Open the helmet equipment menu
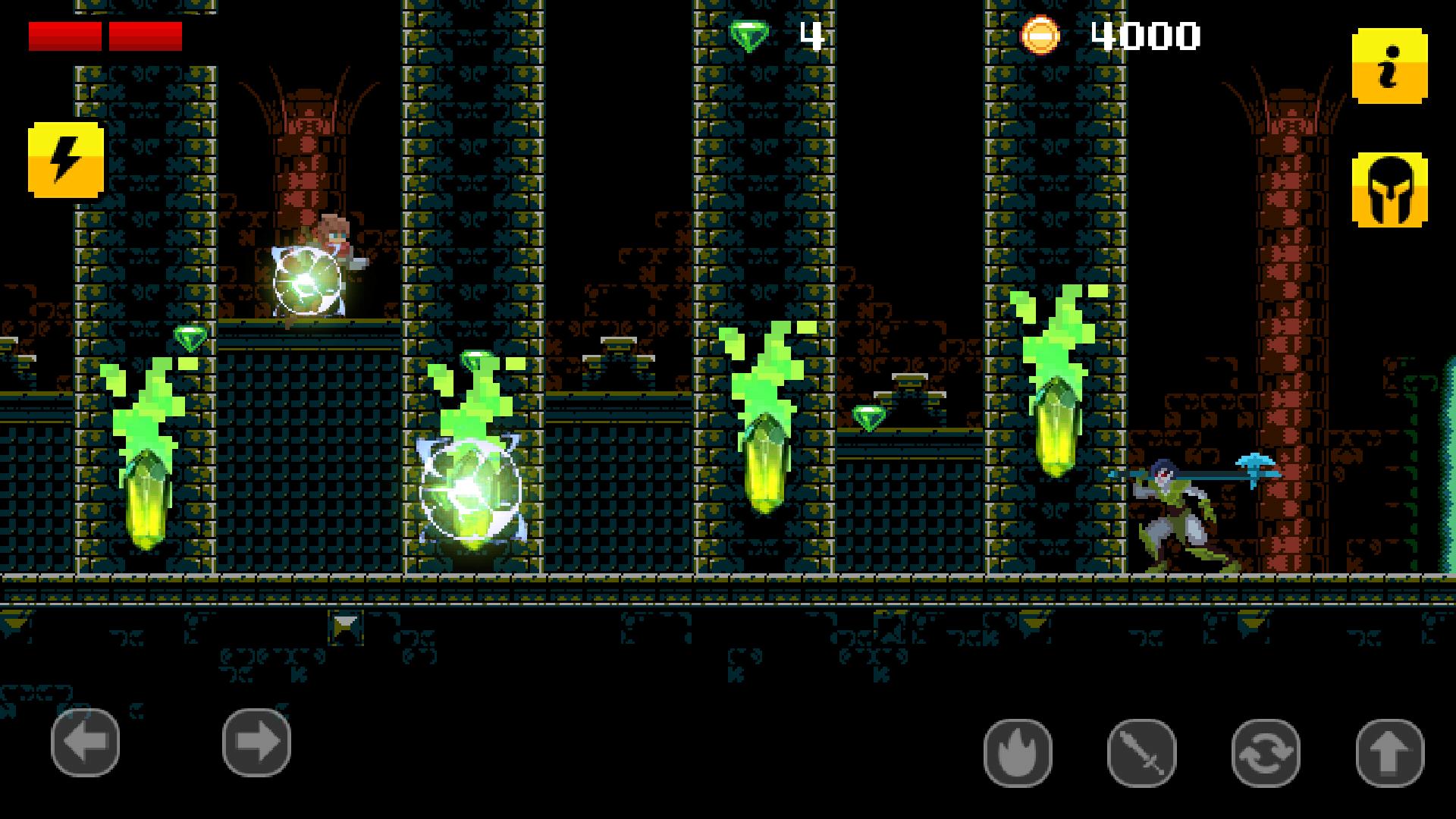1456x819 pixels. point(1389,190)
